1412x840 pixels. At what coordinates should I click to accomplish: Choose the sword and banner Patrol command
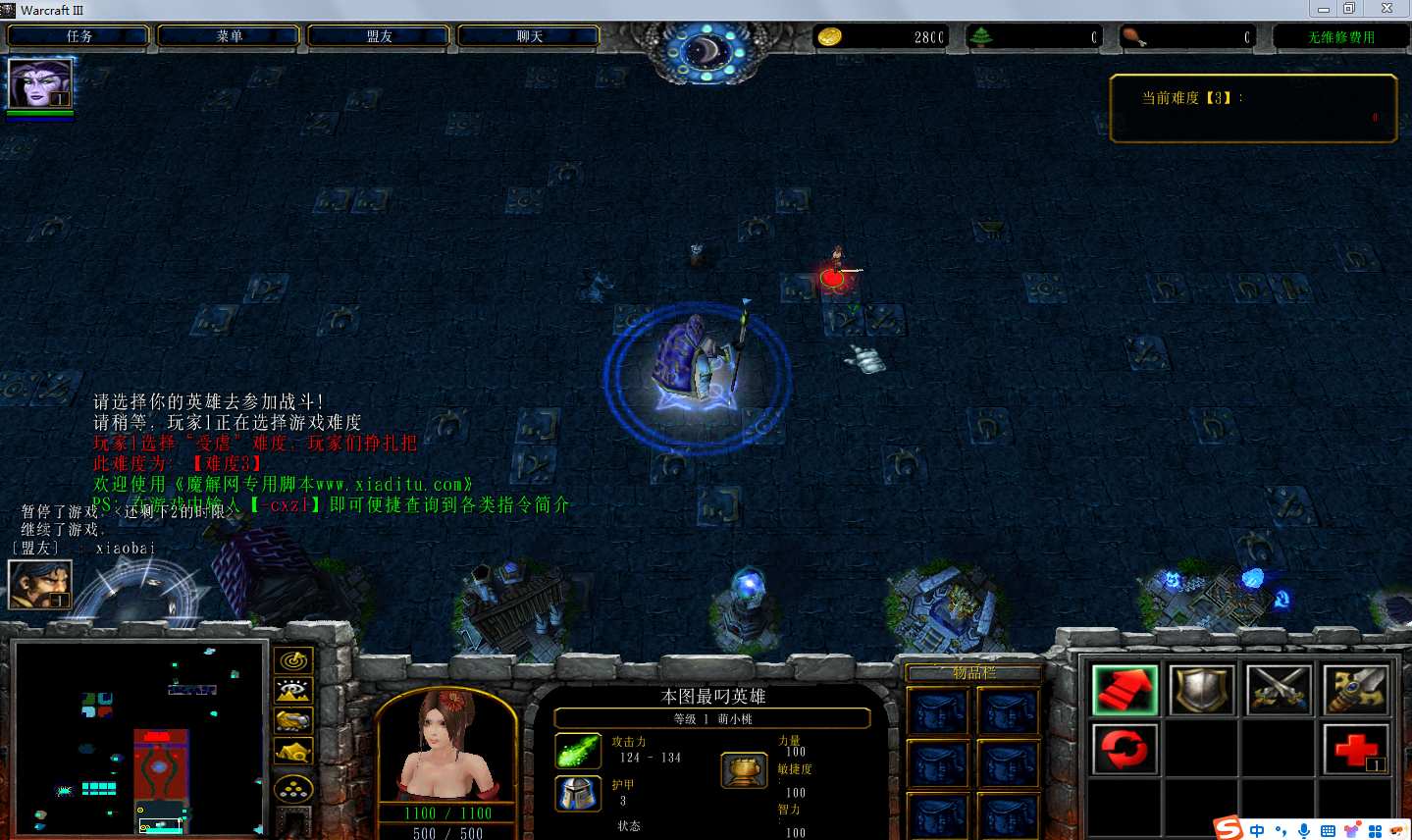(1356, 690)
